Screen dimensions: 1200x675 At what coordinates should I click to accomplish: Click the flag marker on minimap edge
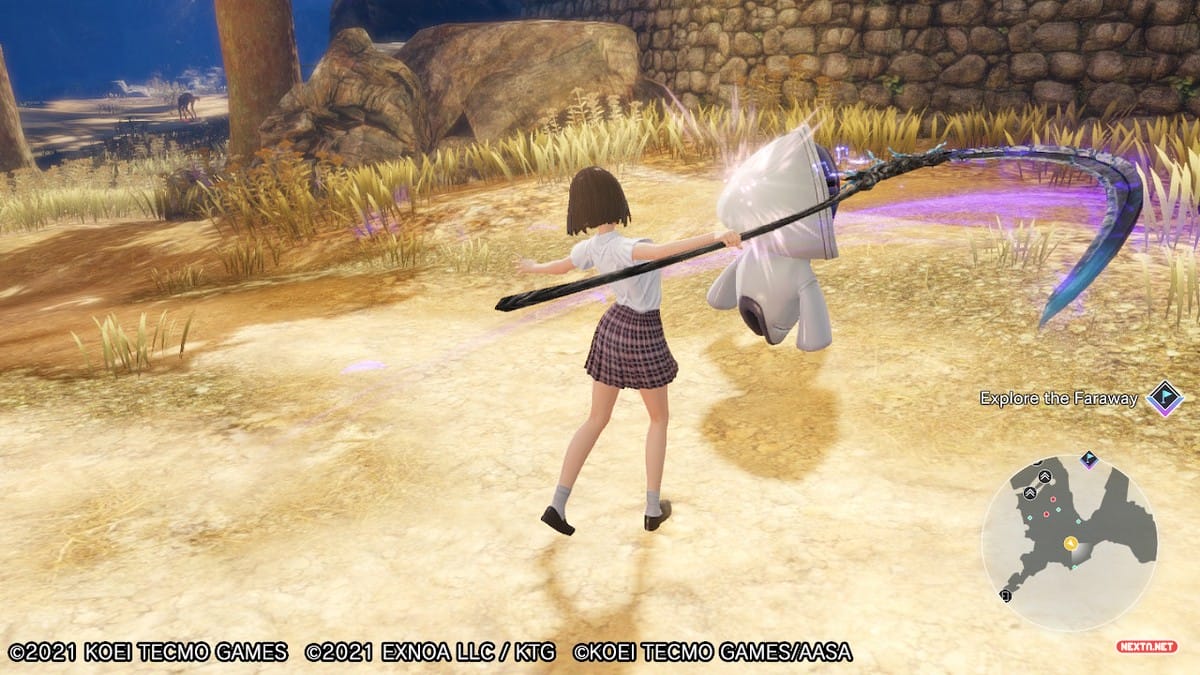click(1089, 460)
